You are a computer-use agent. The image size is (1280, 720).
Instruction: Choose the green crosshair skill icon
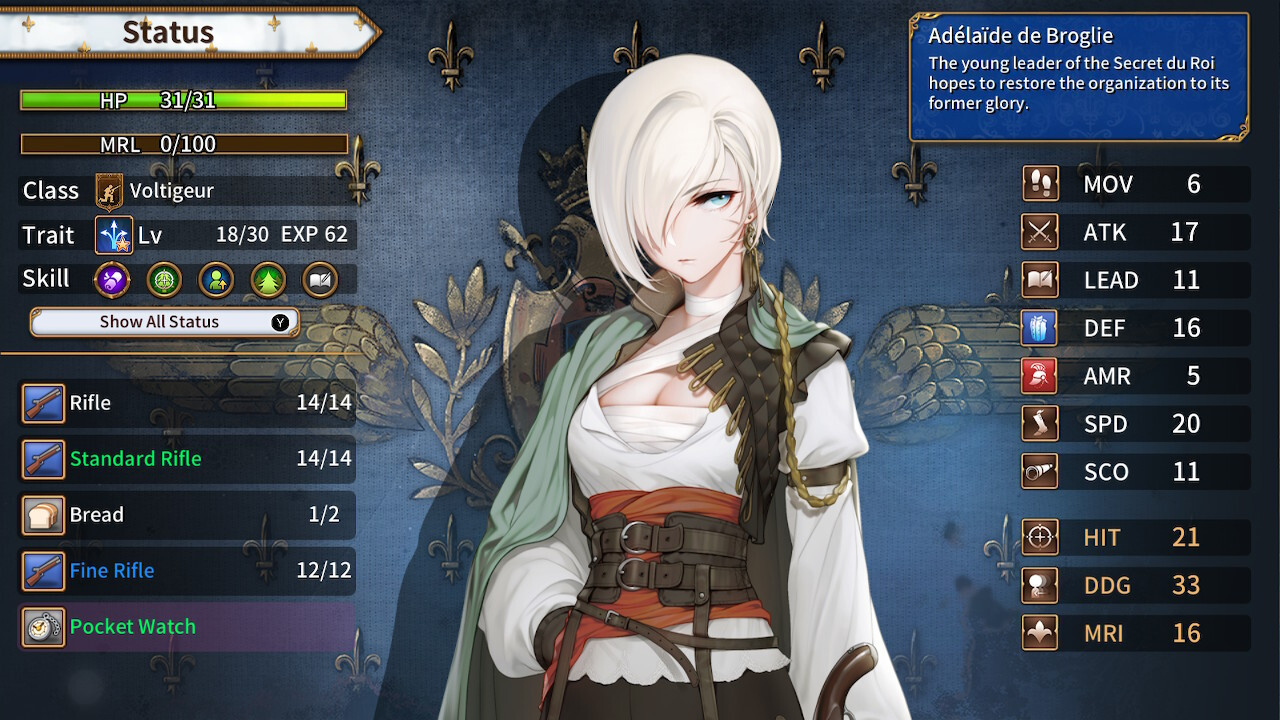pos(164,280)
